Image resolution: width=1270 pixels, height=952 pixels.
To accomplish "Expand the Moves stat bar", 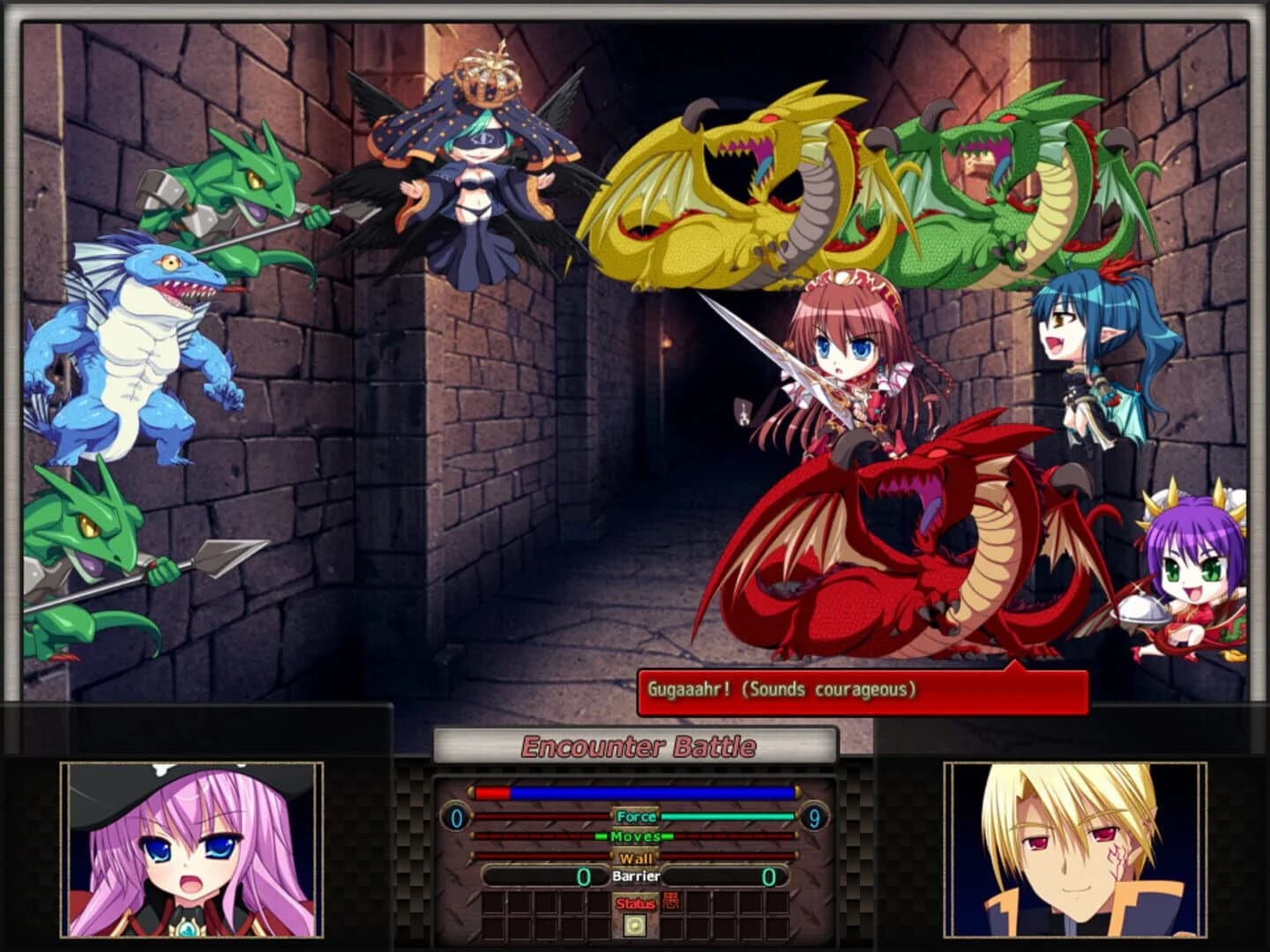I will tap(634, 837).
